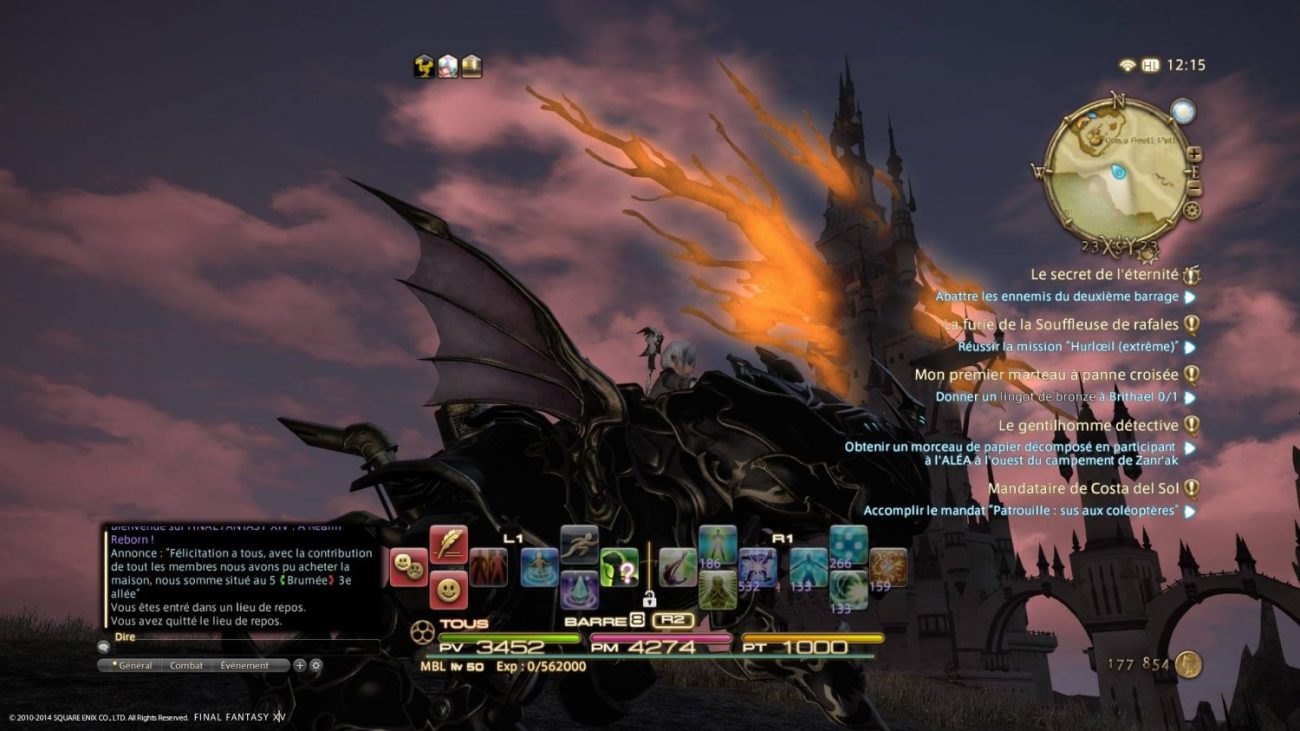Zoom in on the minimap
1300x731 pixels.
click(x=1194, y=154)
